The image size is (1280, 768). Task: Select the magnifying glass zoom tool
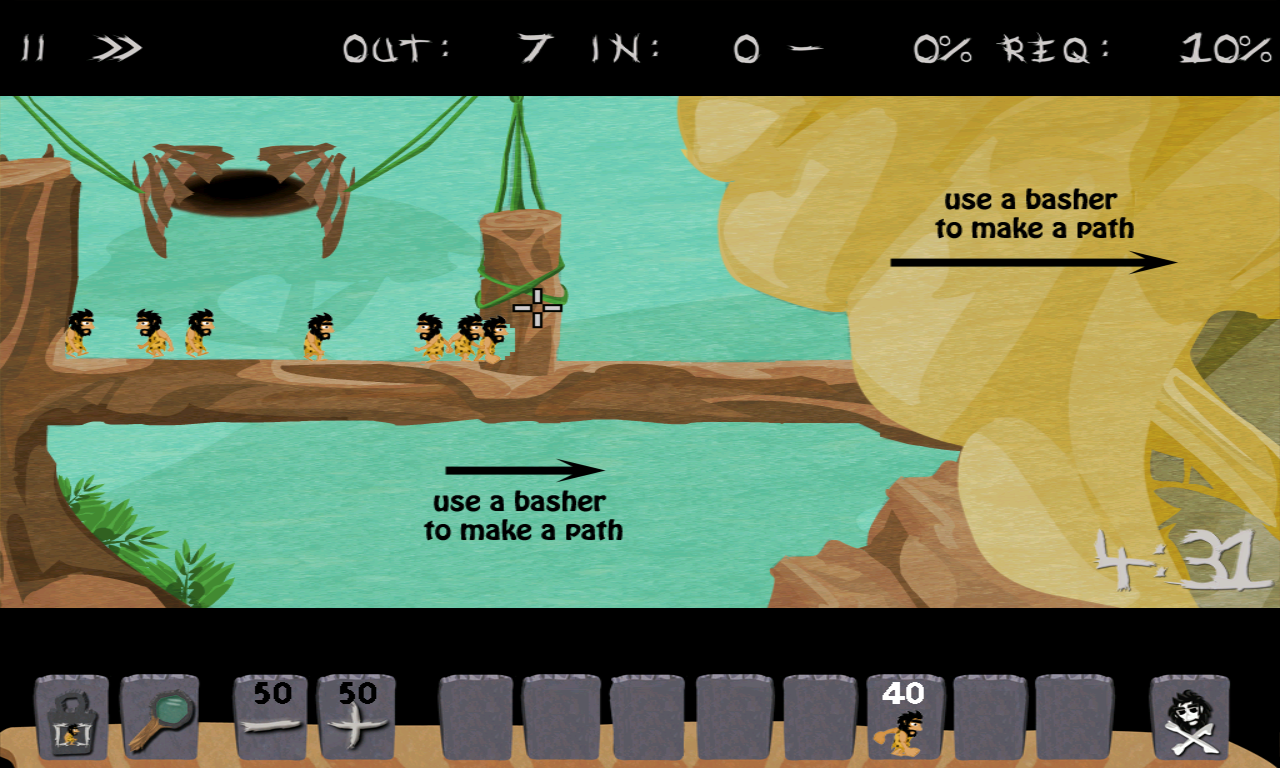click(x=160, y=718)
